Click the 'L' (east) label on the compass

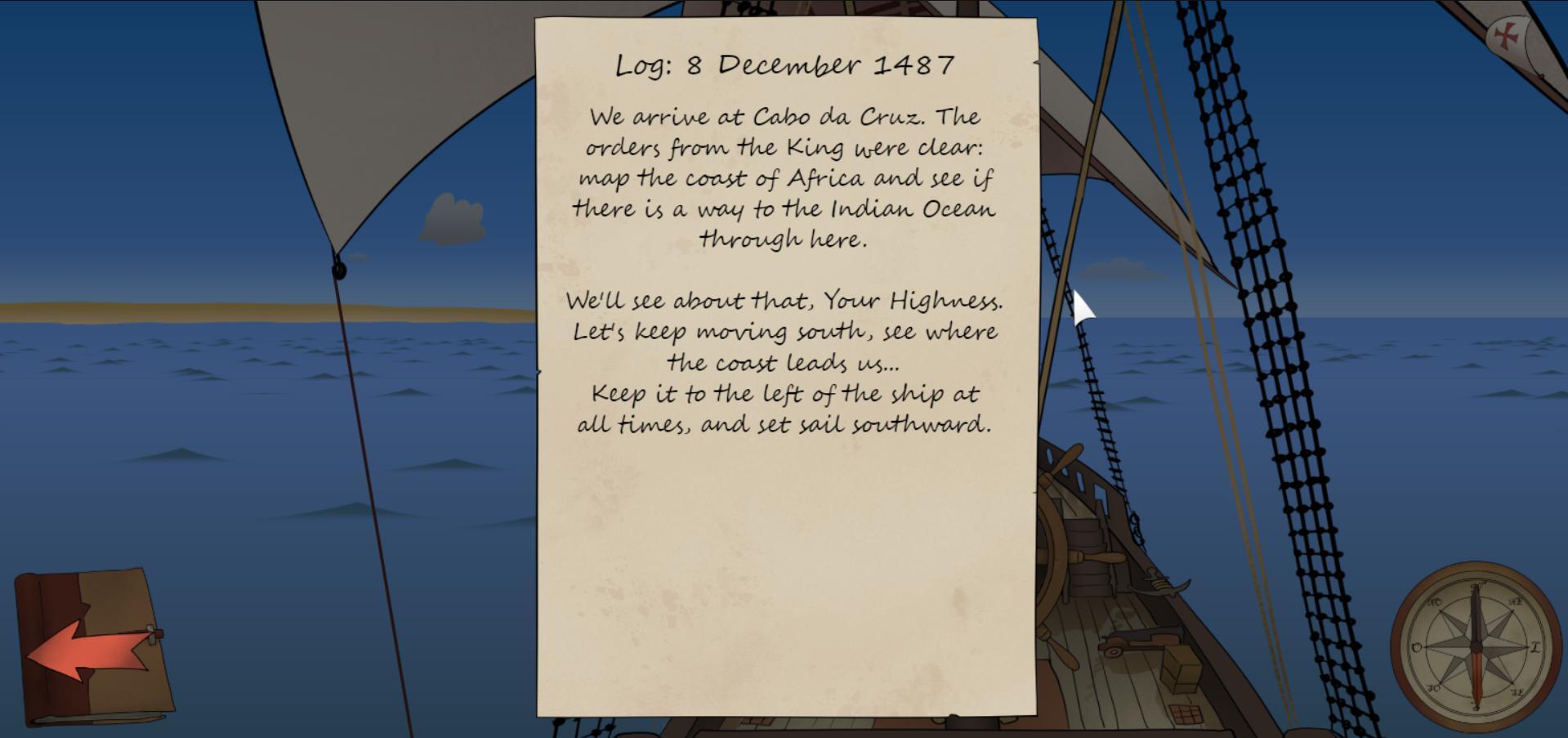[1534, 647]
